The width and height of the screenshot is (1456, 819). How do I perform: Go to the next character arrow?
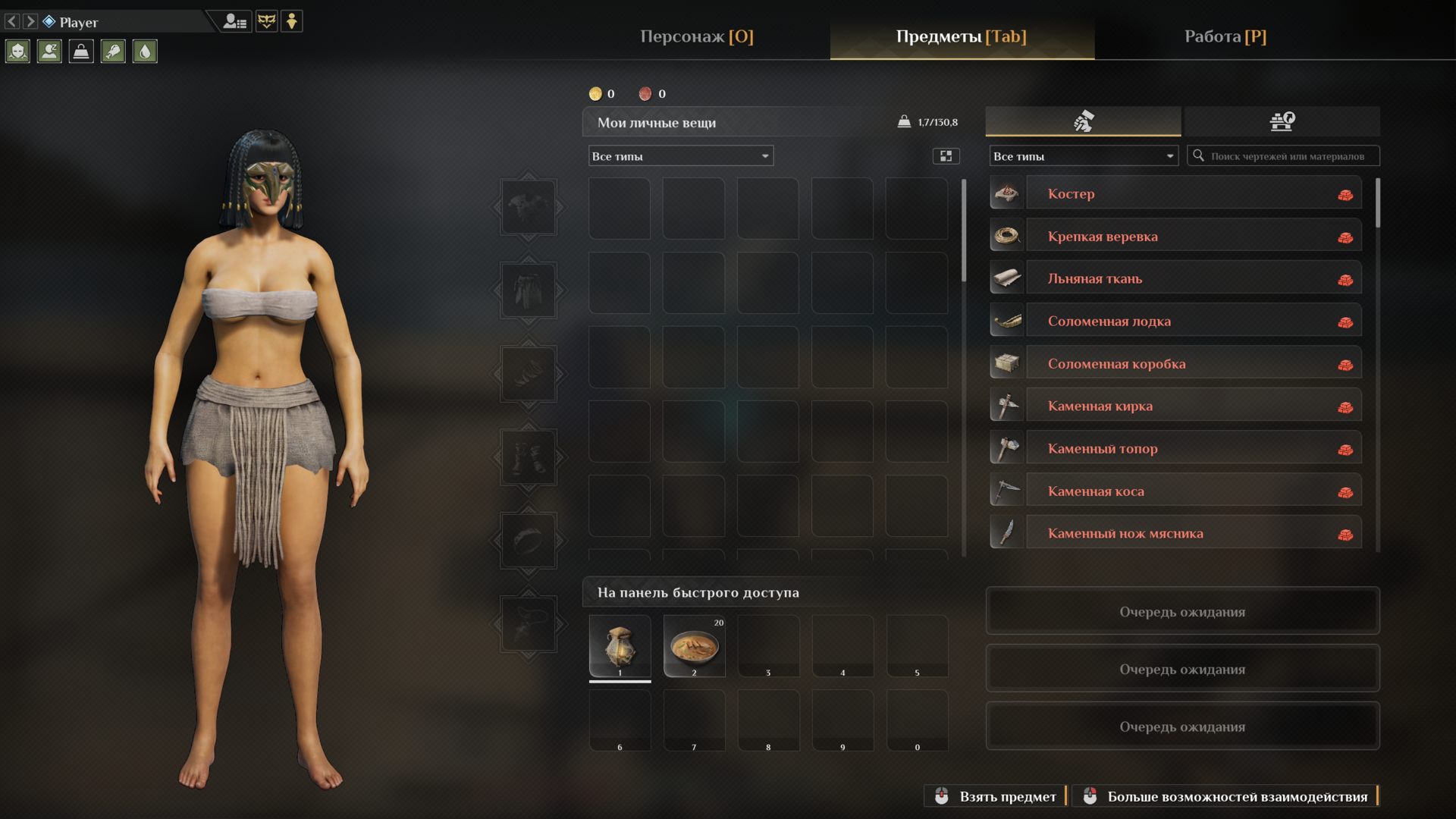pos(30,21)
